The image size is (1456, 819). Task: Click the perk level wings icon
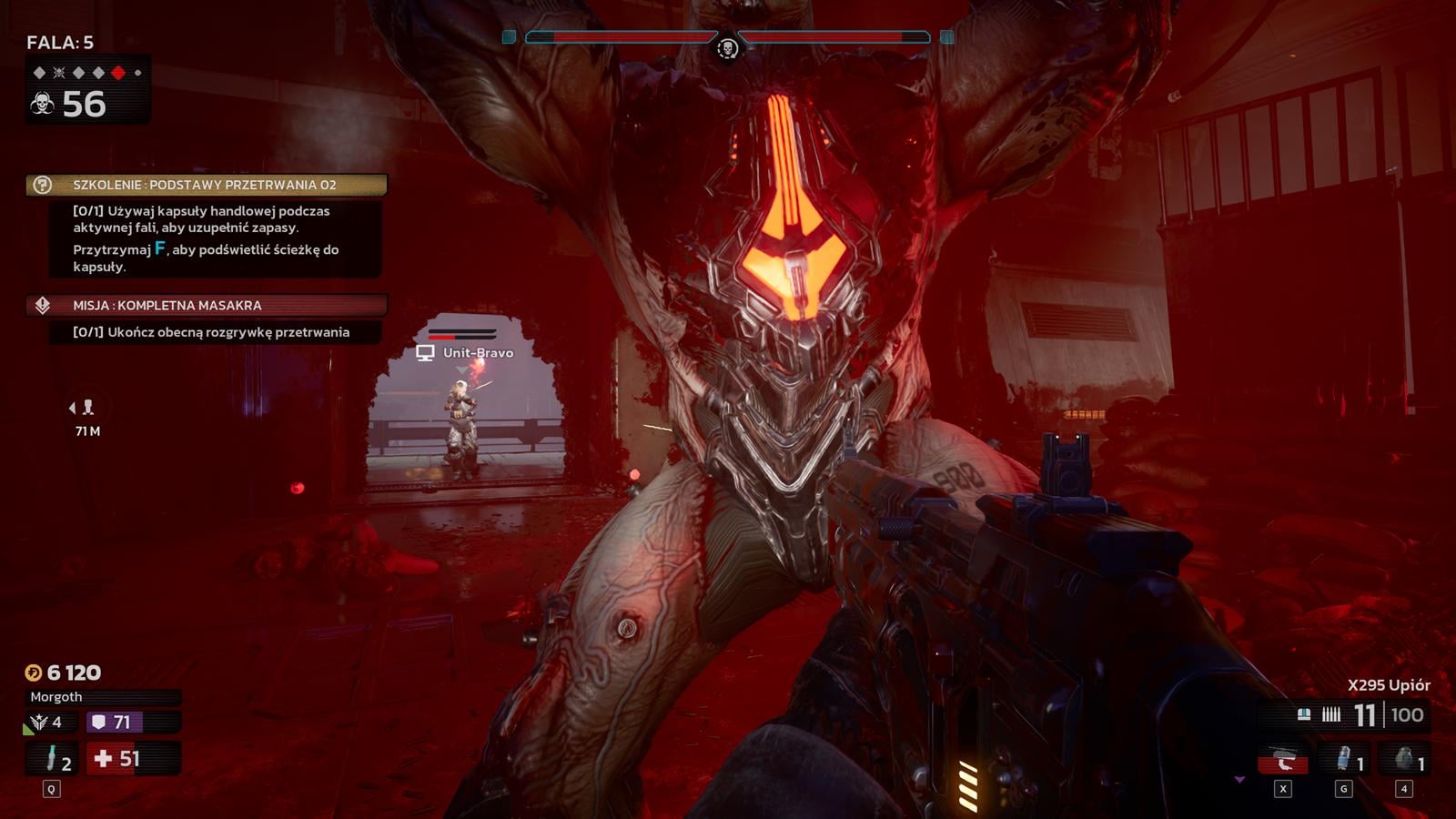(39, 723)
